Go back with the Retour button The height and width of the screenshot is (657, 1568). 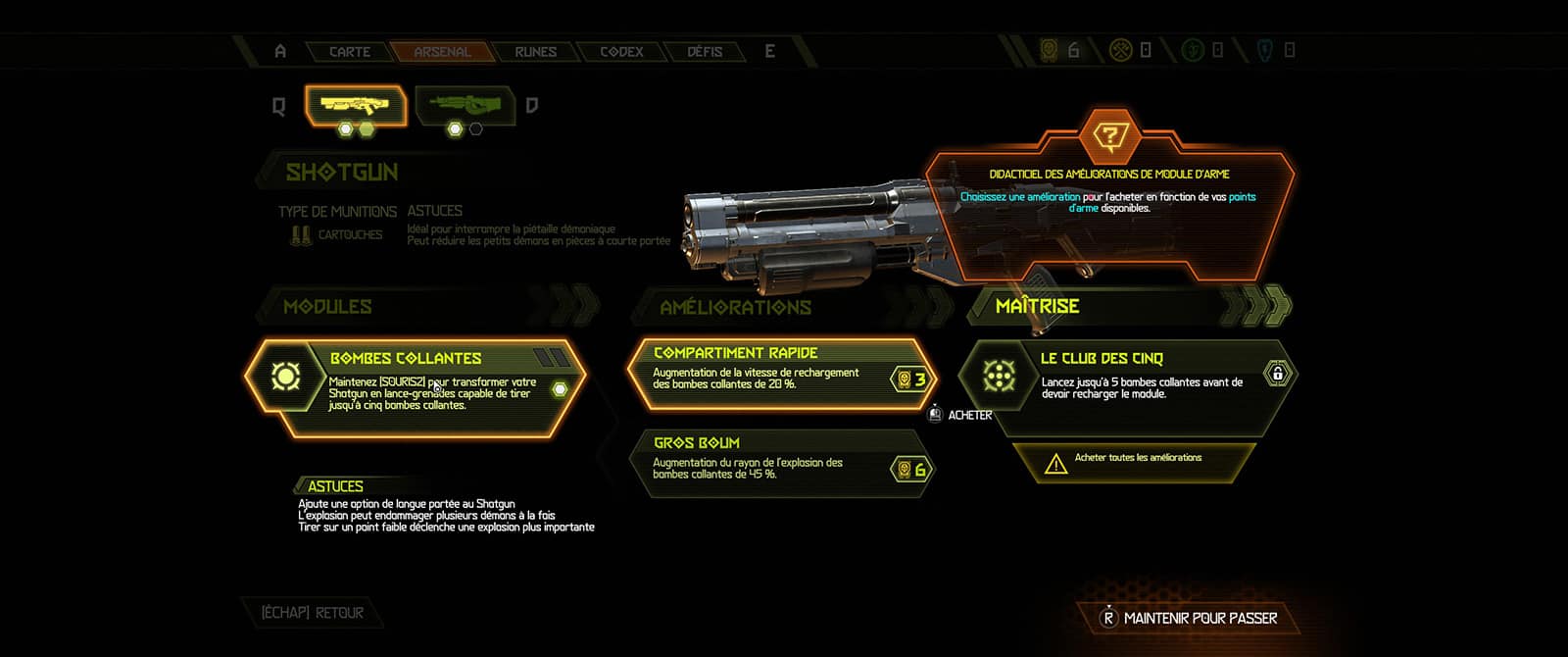313,613
